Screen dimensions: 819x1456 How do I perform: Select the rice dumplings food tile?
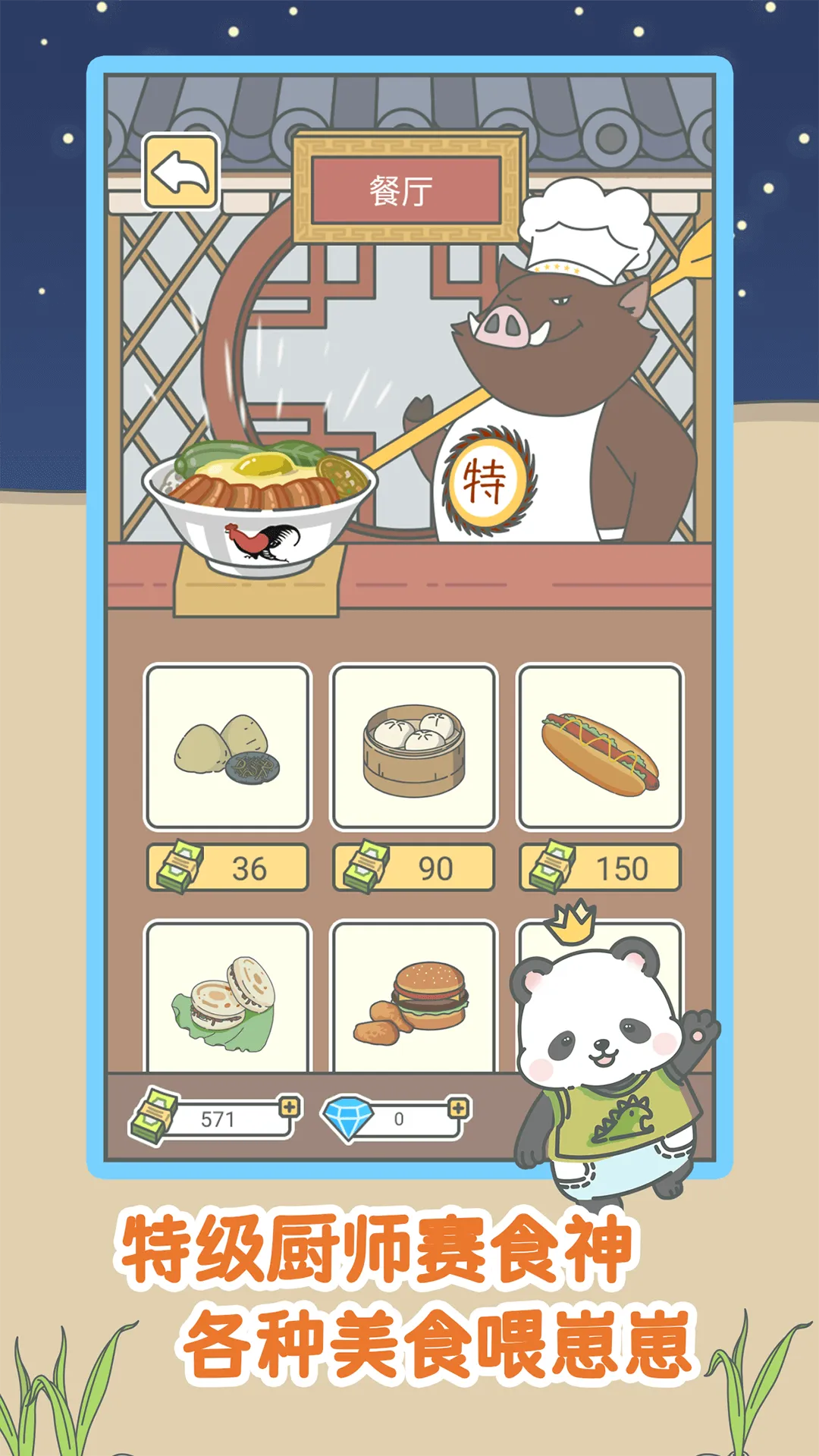click(x=227, y=746)
